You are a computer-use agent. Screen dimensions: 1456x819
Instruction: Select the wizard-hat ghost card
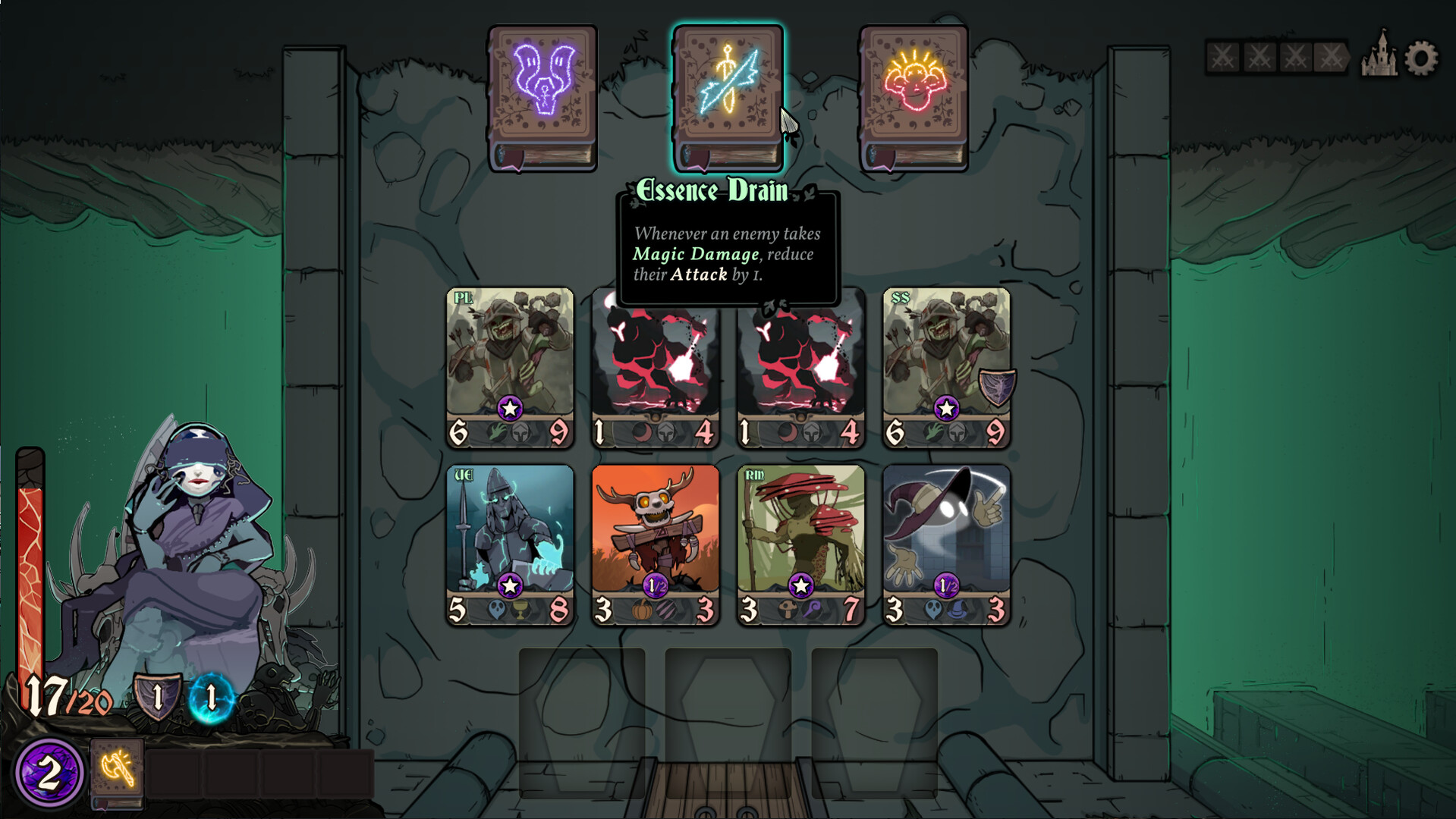(x=945, y=531)
